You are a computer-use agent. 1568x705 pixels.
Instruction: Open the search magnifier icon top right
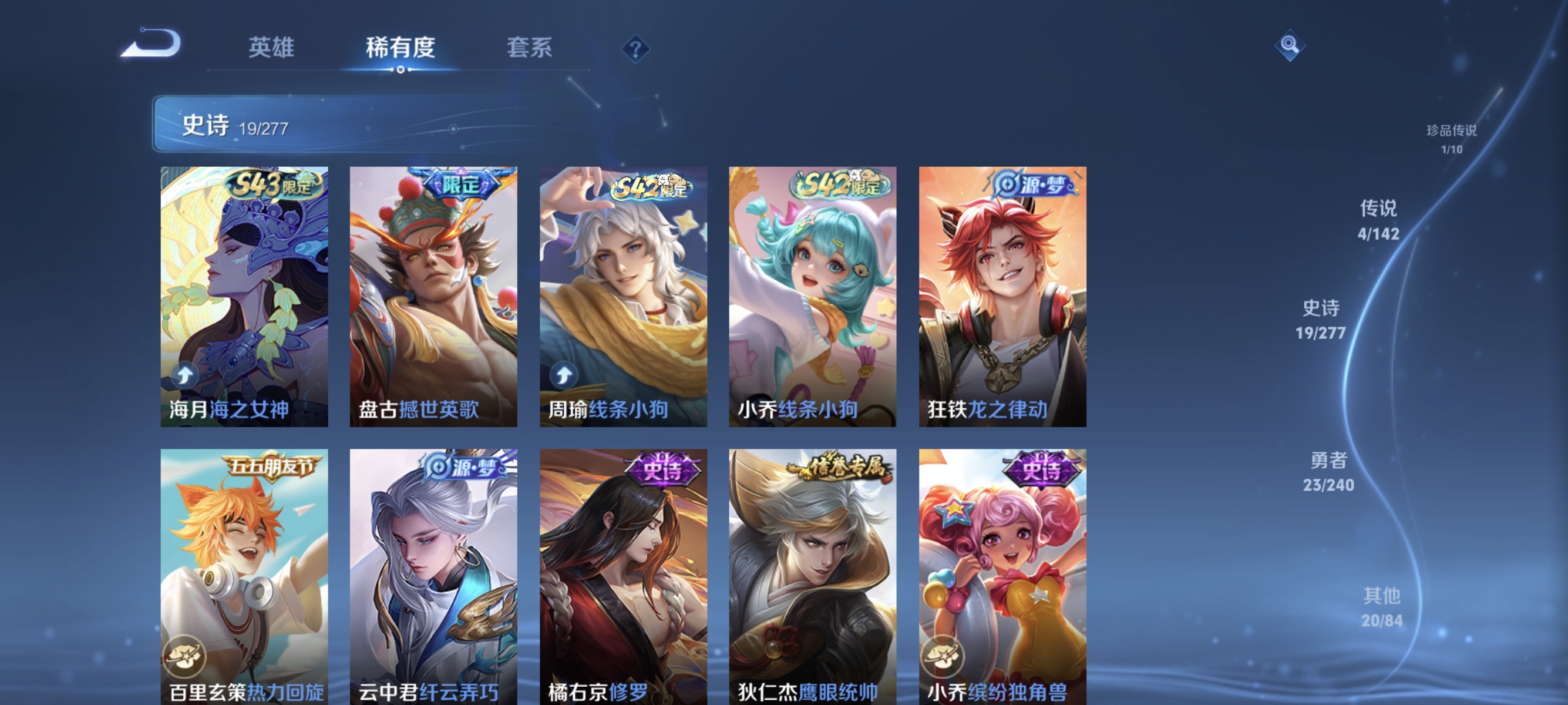point(1291,46)
